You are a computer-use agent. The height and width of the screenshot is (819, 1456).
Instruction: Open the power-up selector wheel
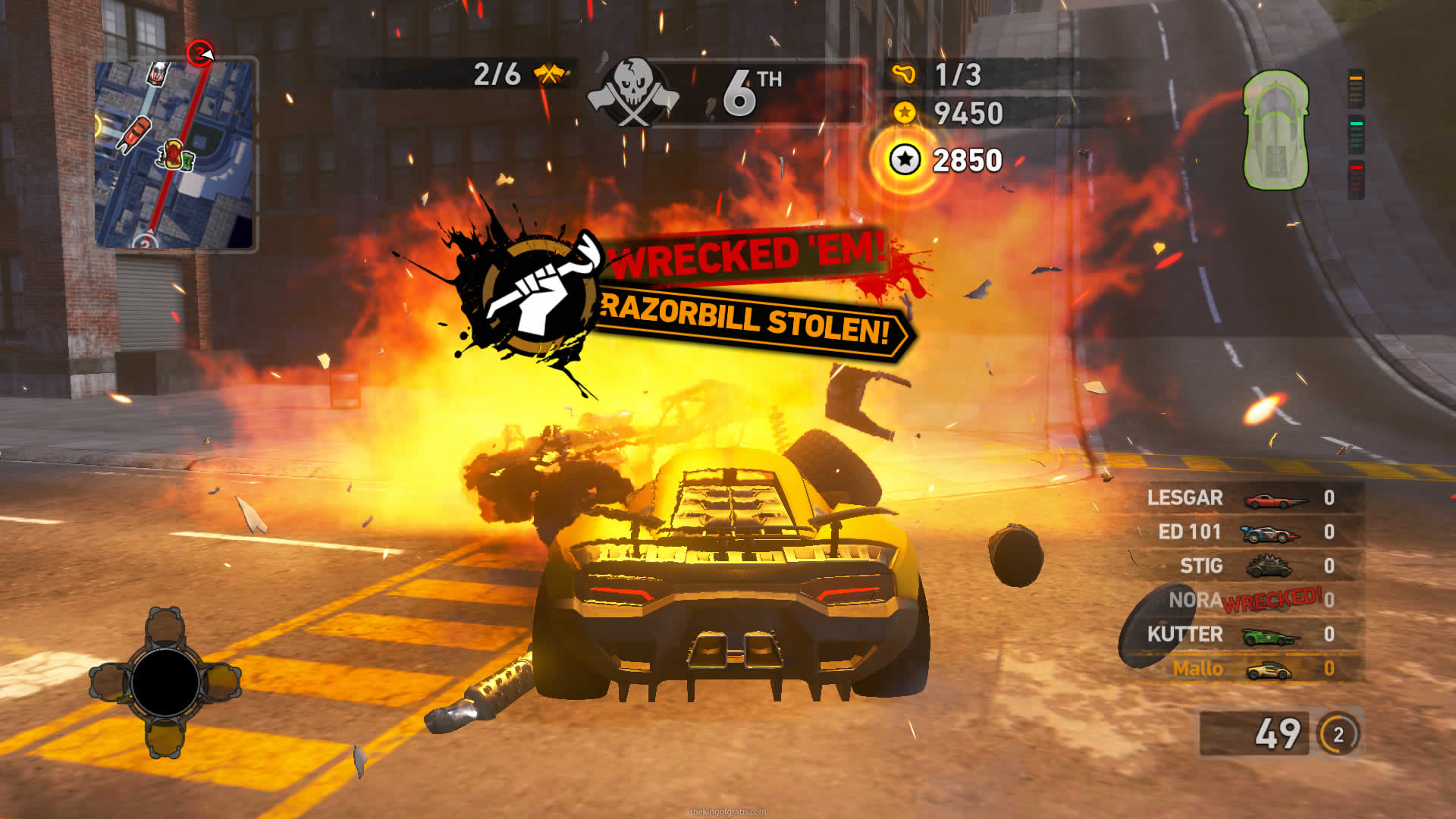click(x=165, y=682)
